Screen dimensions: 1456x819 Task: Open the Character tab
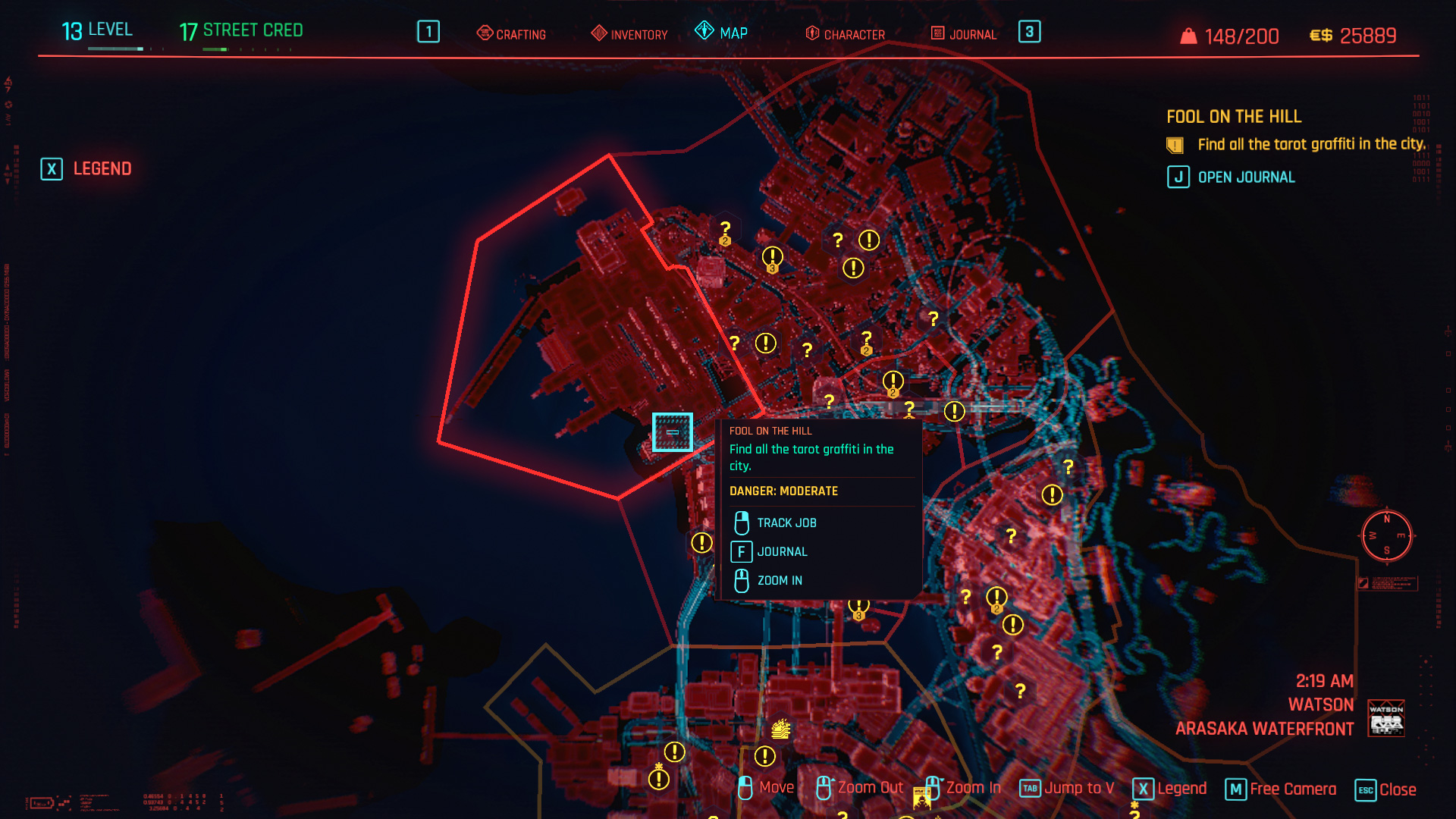pyautogui.click(x=846, y=34)
